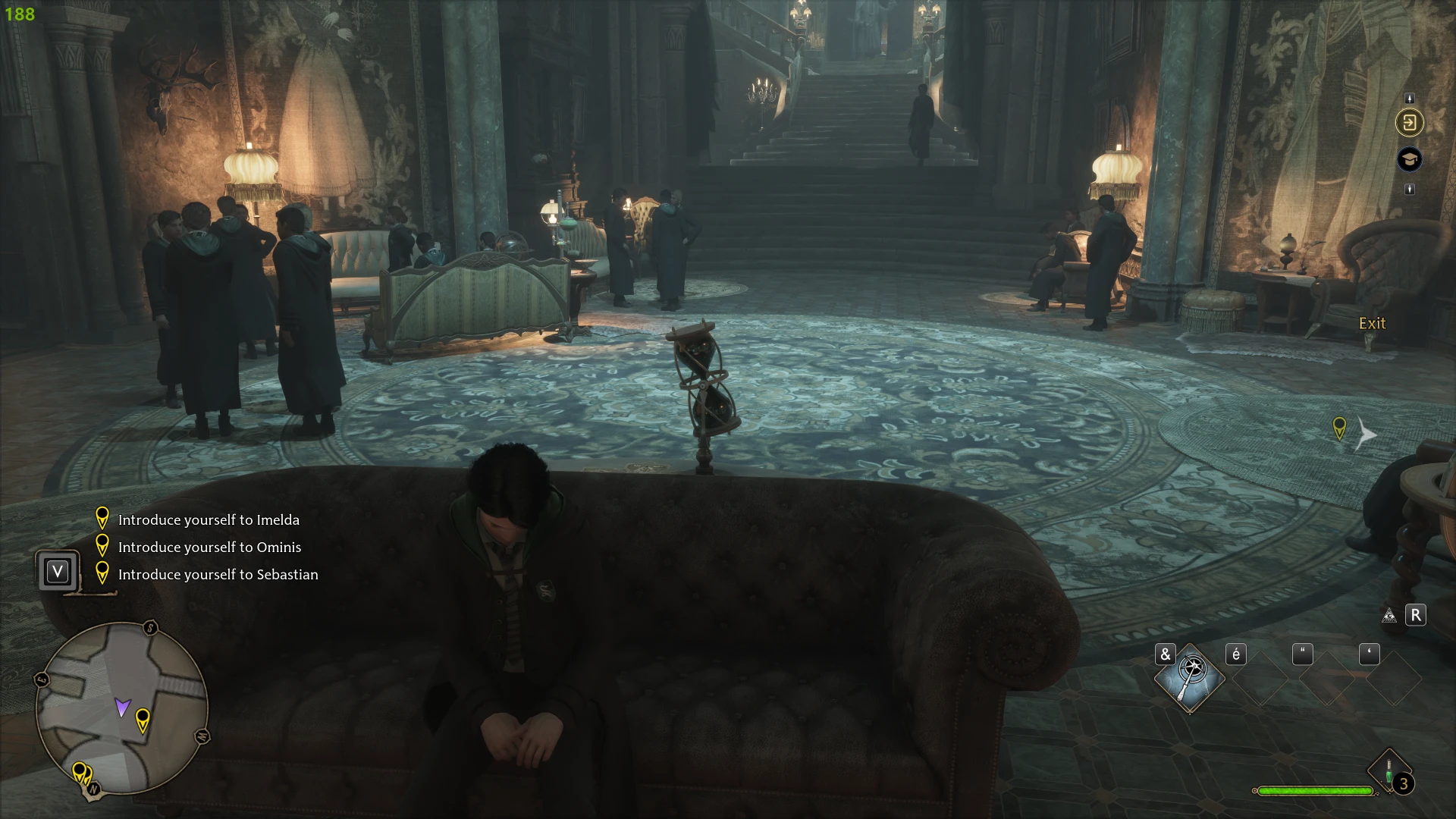This screenshot has width=1456, height=819.
Task: Activate the Revelio triangle icon
Action: click(1389, 616)
